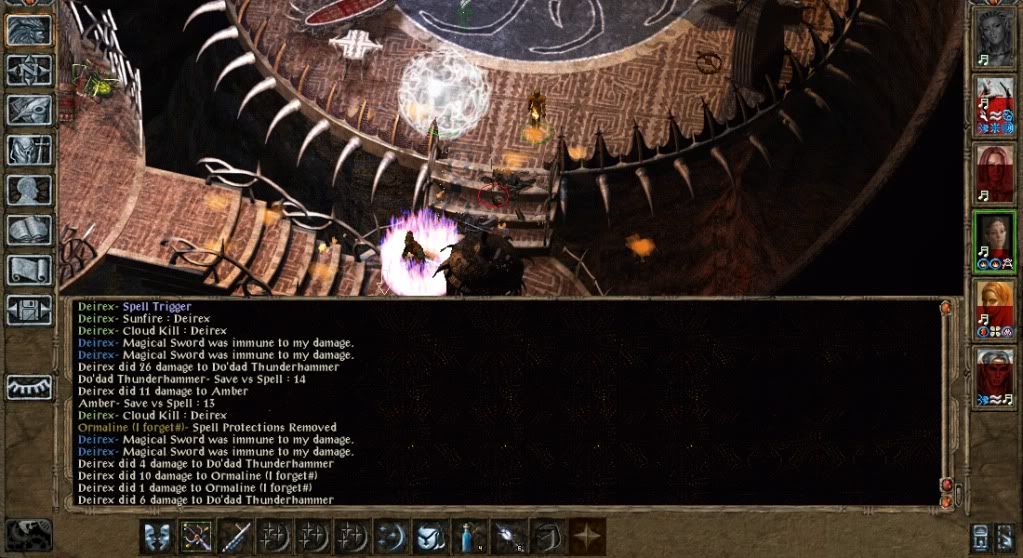Click the dialog log scrollbar

[946, 400]
